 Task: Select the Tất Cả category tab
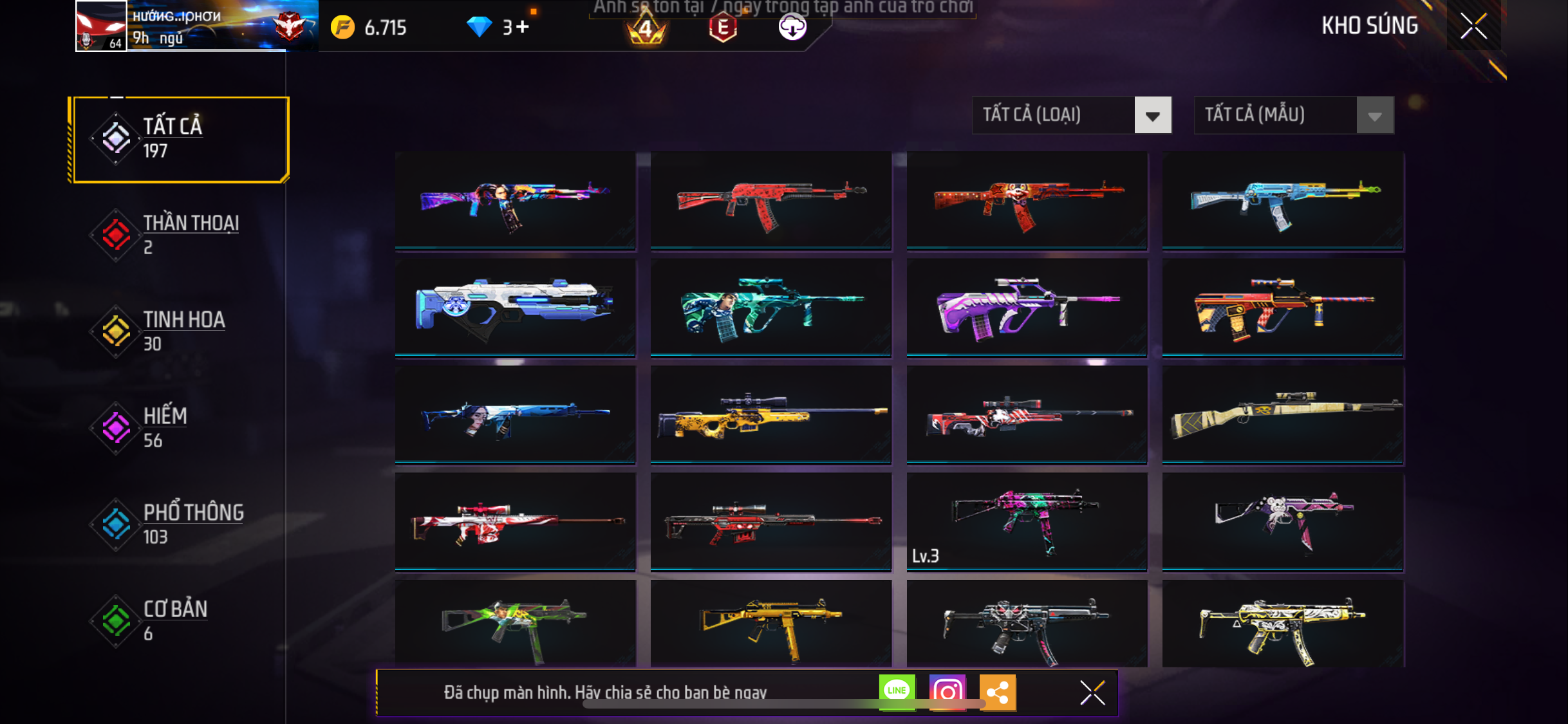(181, 139)
